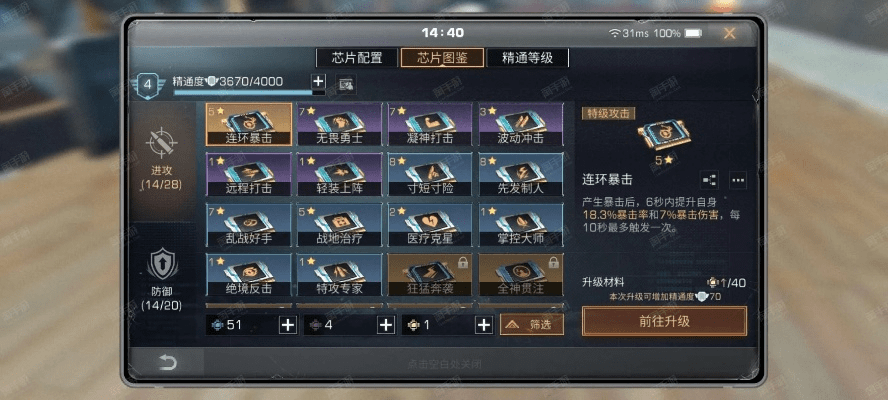This screenshot has width=888, height=400.
Task: Select the 芯片图鉴 tab
Action: click(442, 58)
